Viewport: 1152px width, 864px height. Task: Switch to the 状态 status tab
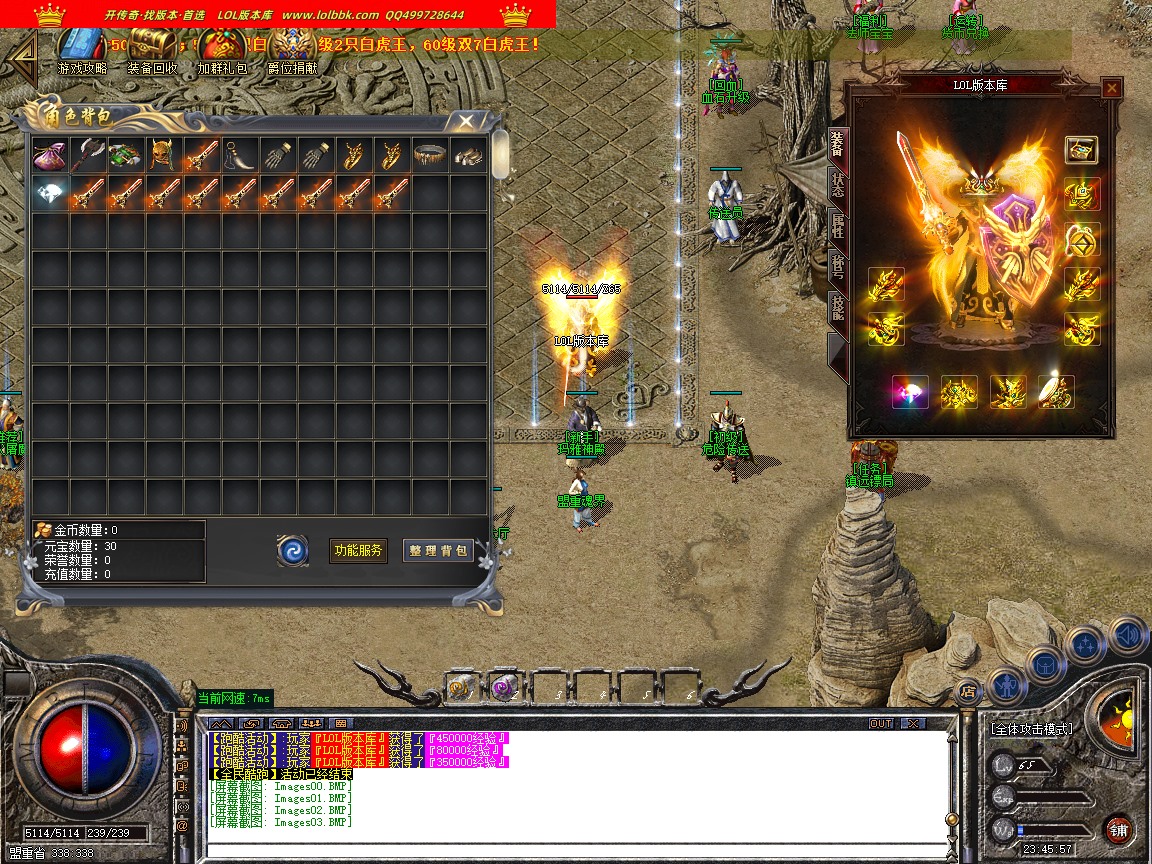pyautogui.click(x=838, y=187)
